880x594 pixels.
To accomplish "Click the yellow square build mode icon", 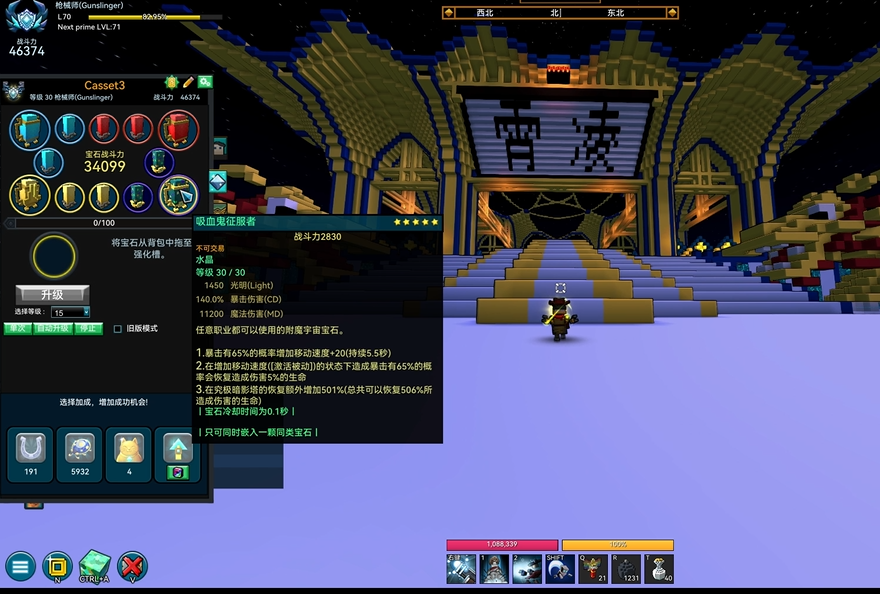I will coord(57,566).
